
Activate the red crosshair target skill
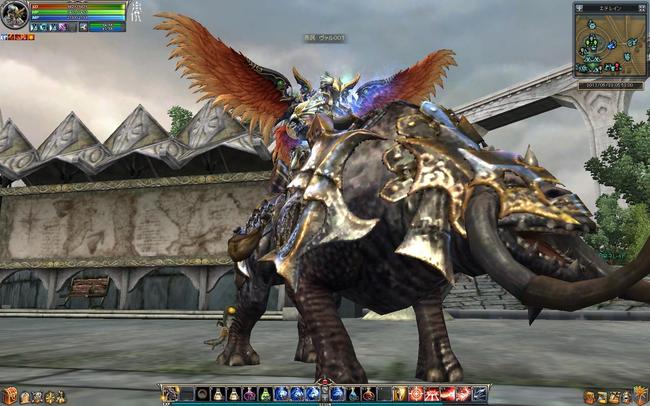[x=416, y=394]
